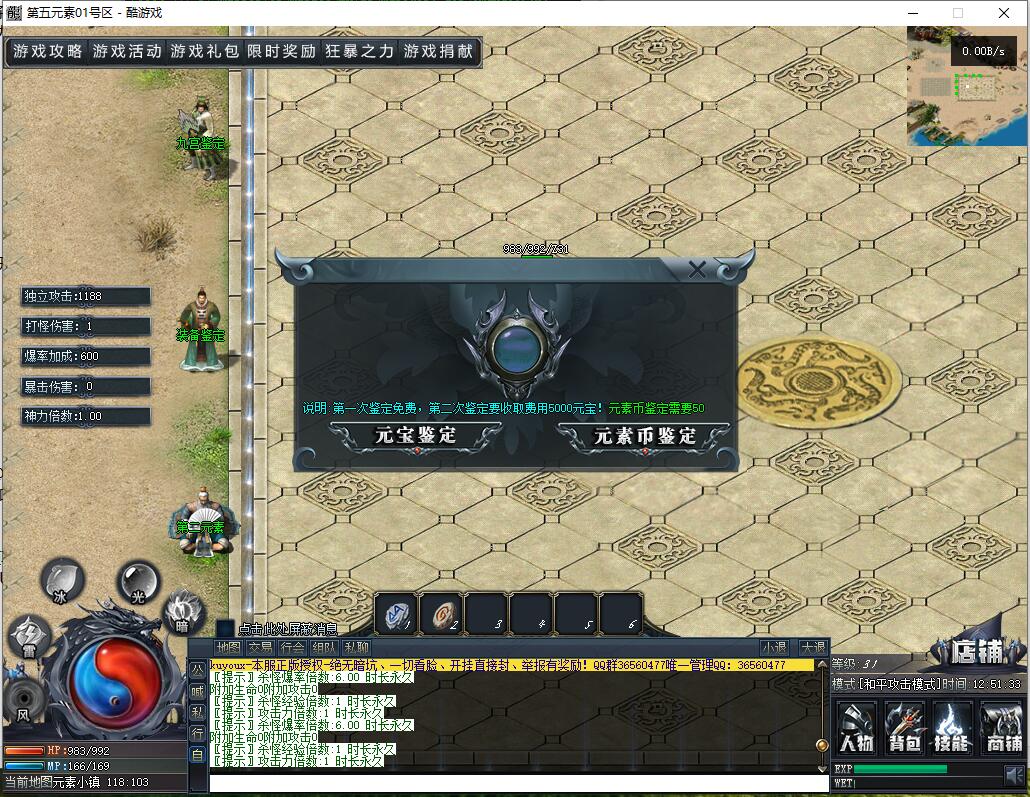The image size is (1030, 797).
Task: Open the 技能 skills panel
Action: click(x=953, y=727)
